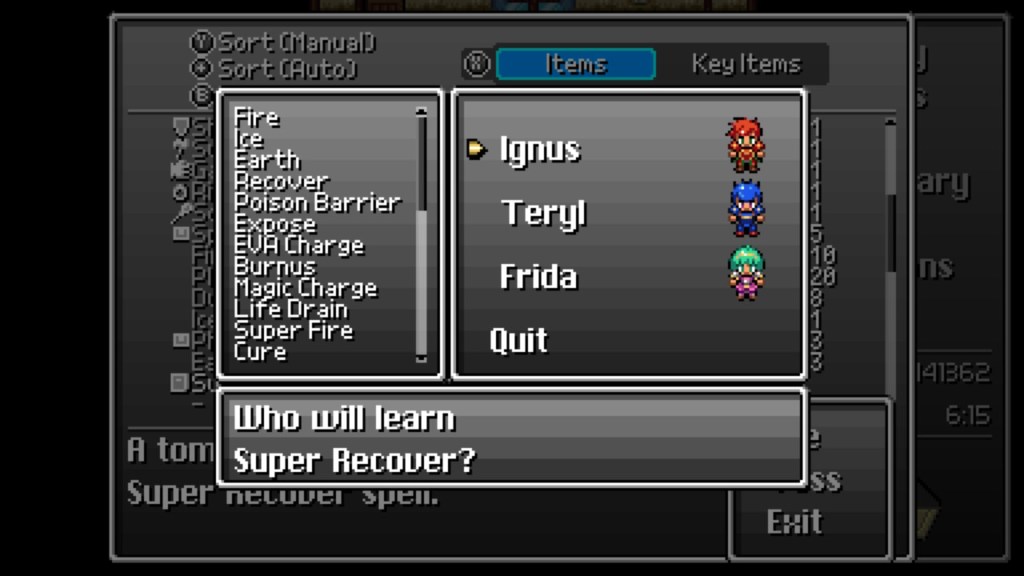Viewport: 1024px width, 576px height.
Task: Select Fire in the spell list
Action: point(256,118)
